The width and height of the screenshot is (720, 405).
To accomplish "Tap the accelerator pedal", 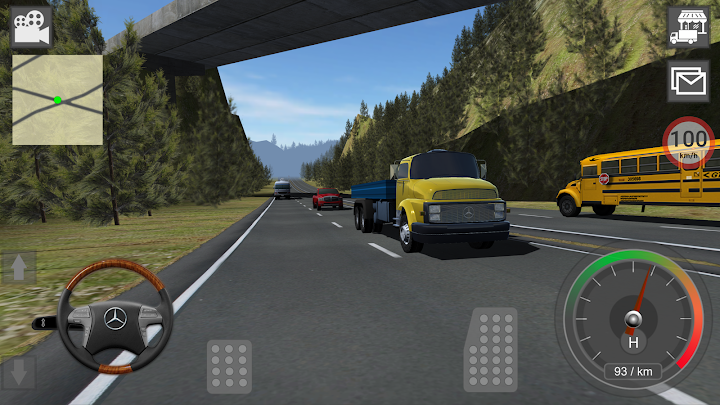I will pyautogui.click(x=491, y=349).
